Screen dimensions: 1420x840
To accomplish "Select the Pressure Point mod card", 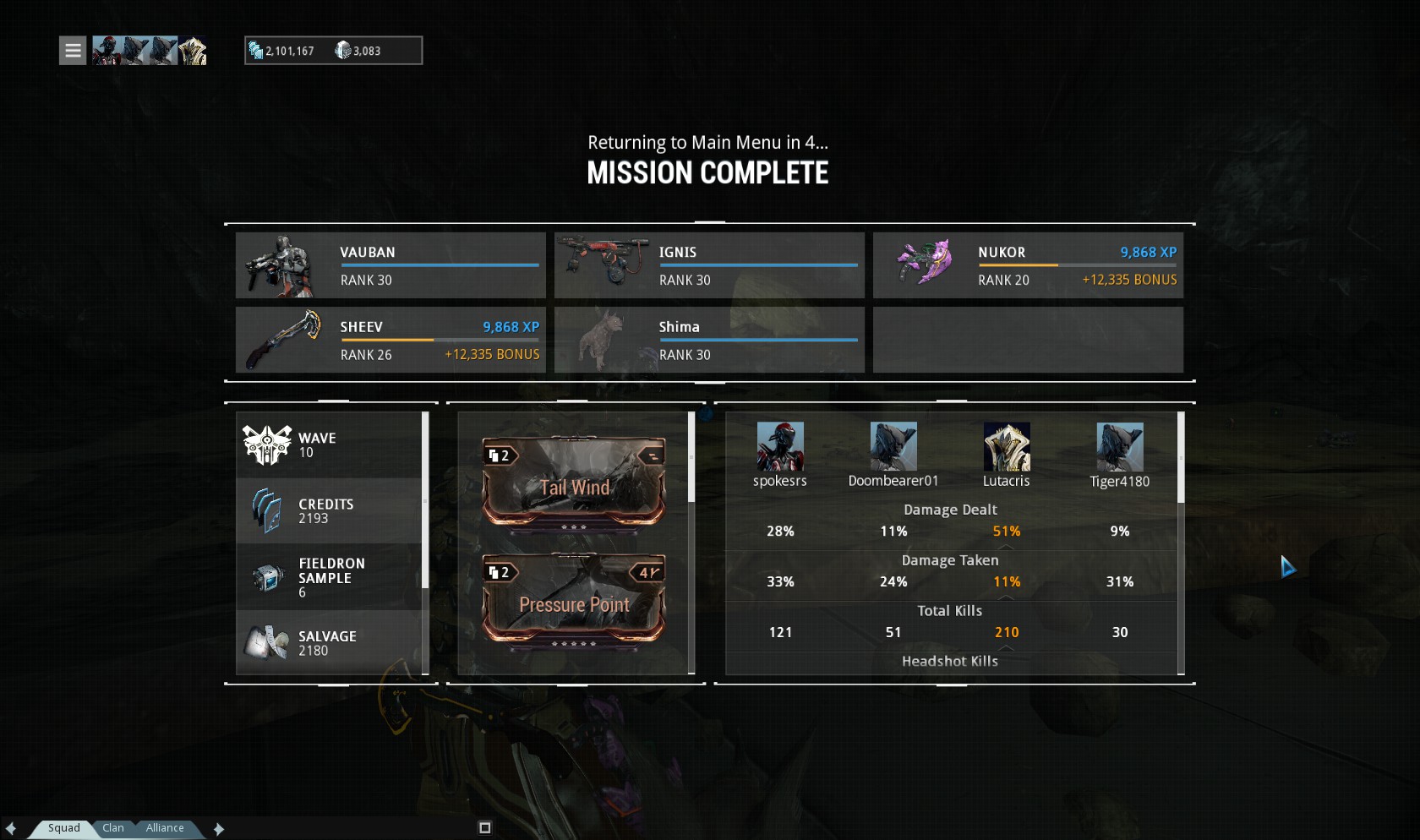I will point(574,600).
